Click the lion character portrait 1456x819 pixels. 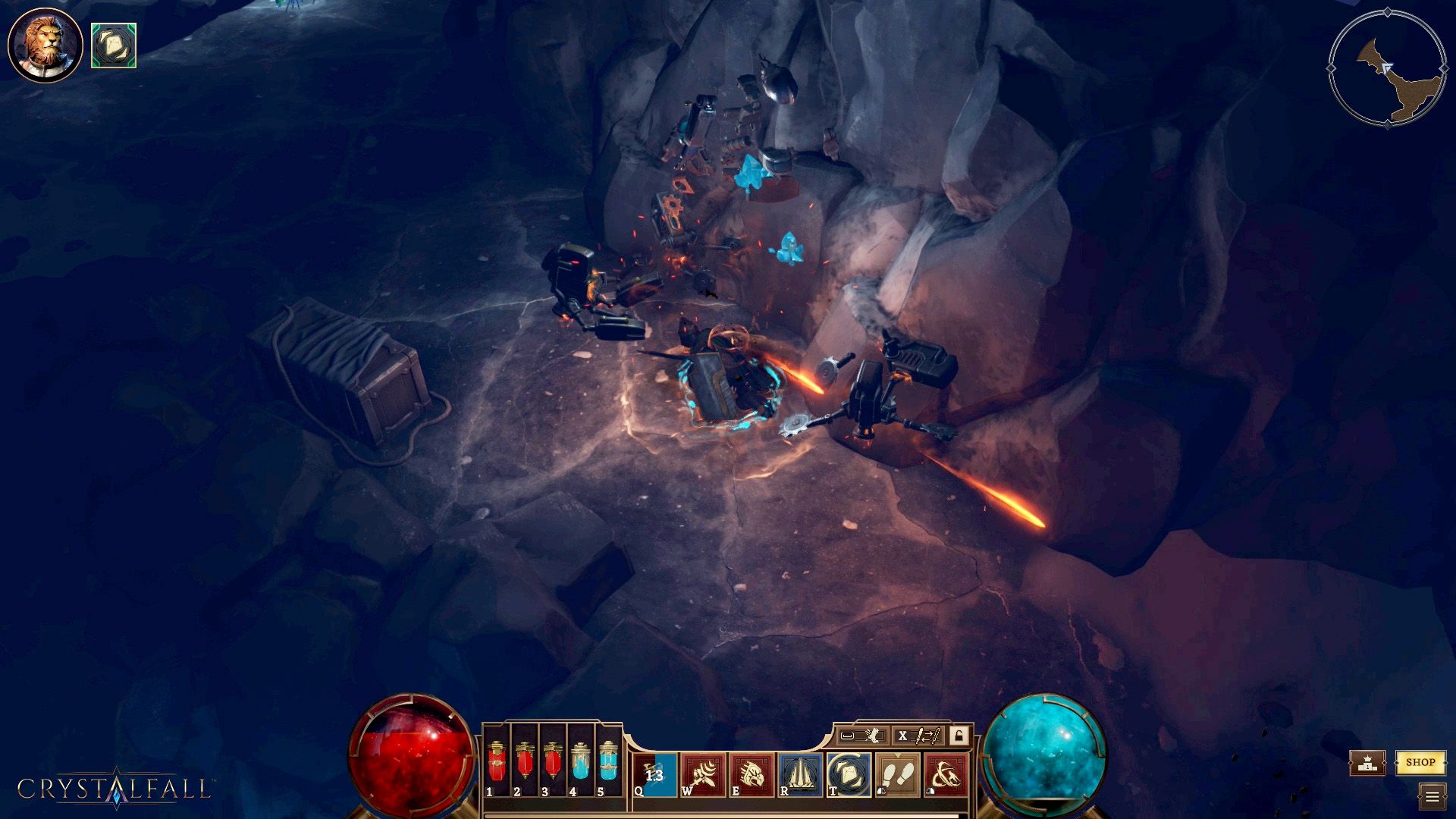point(45,45)
